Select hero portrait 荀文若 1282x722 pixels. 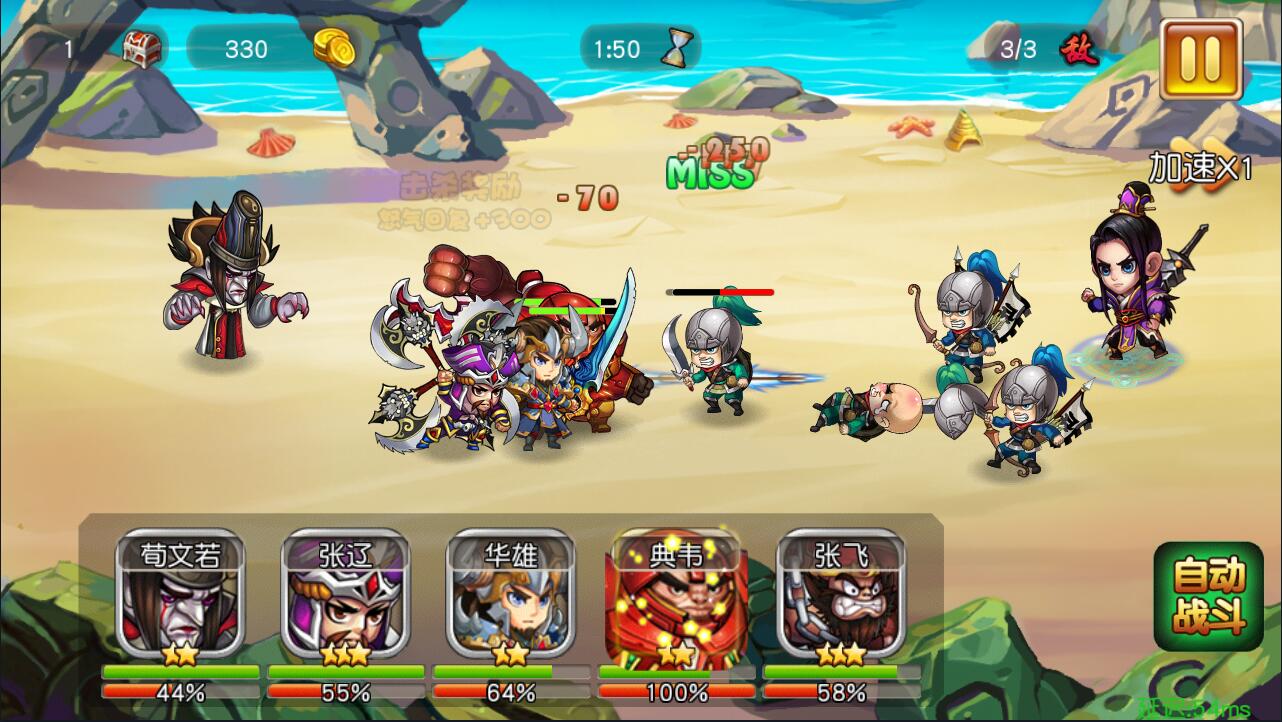coord(181,595)
